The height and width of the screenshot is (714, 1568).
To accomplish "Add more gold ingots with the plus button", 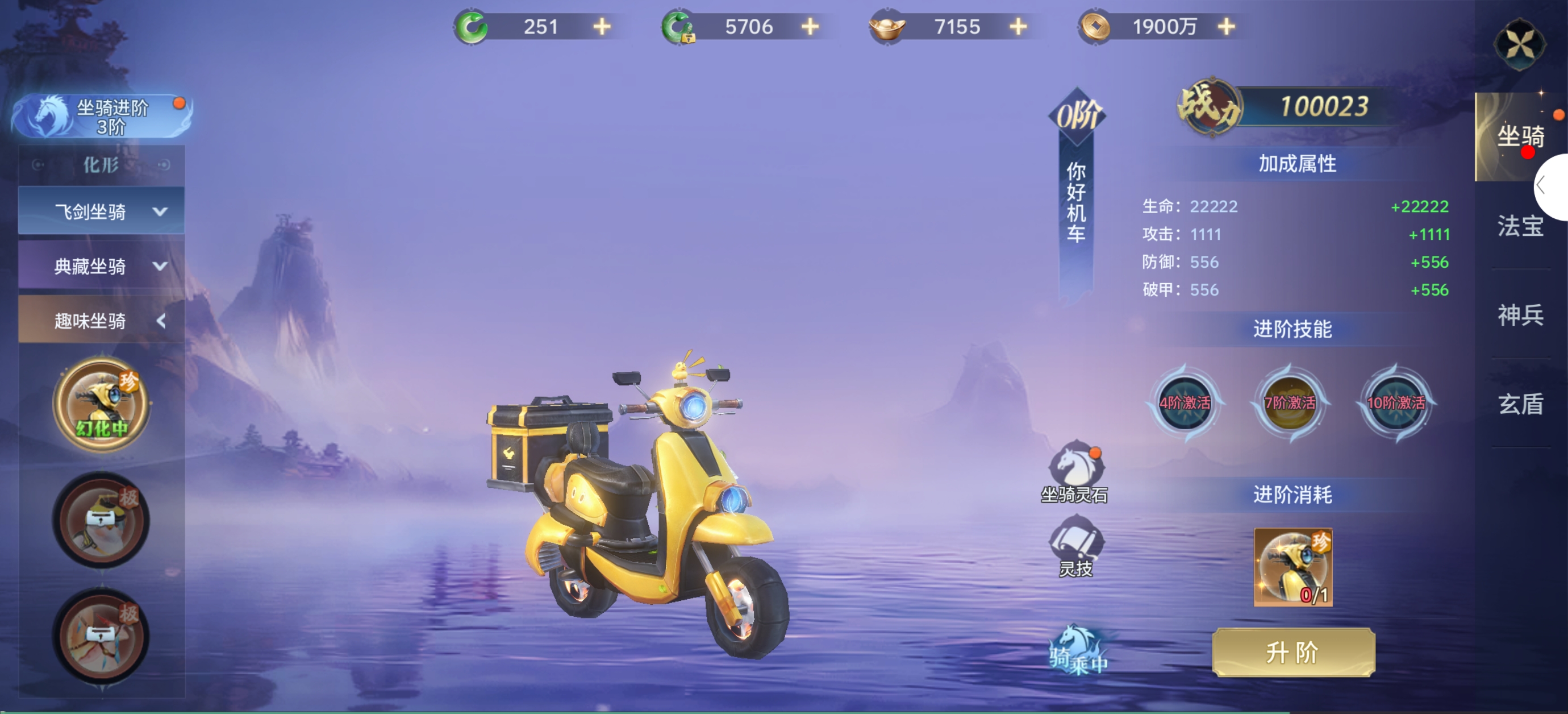I will pyautogui.click(x=1018, y=27).
